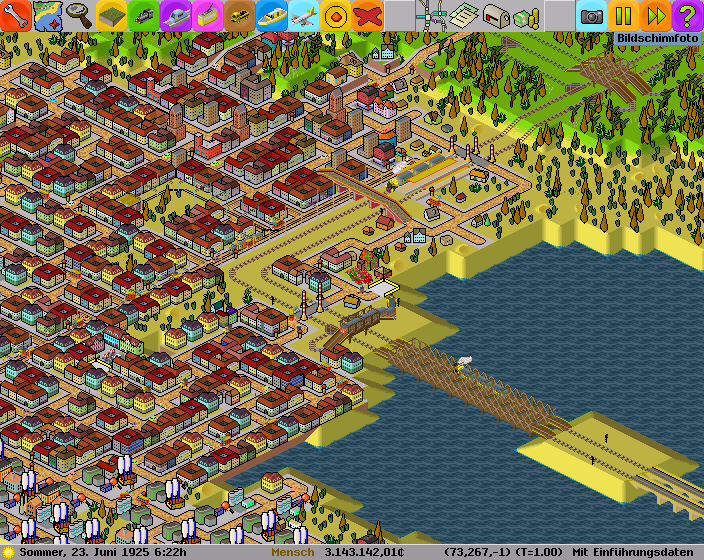
Task: Open the finances money icon
Action: pyautogui.click(x=528, y=16)
